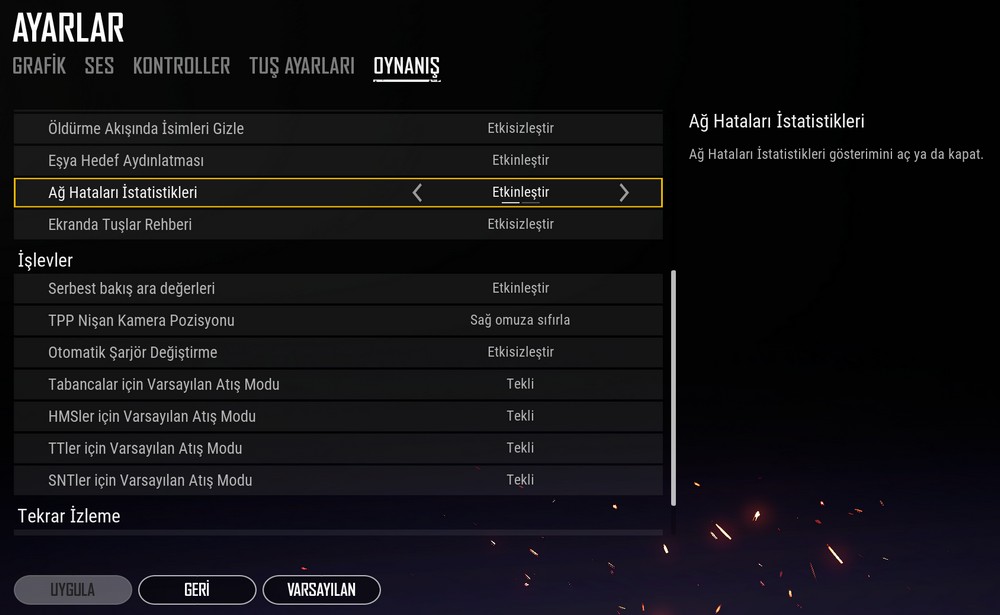Click the settings list scrollbar
Image resolution: width=1000 pixels, height=615 pixels.
coord(673,388)
